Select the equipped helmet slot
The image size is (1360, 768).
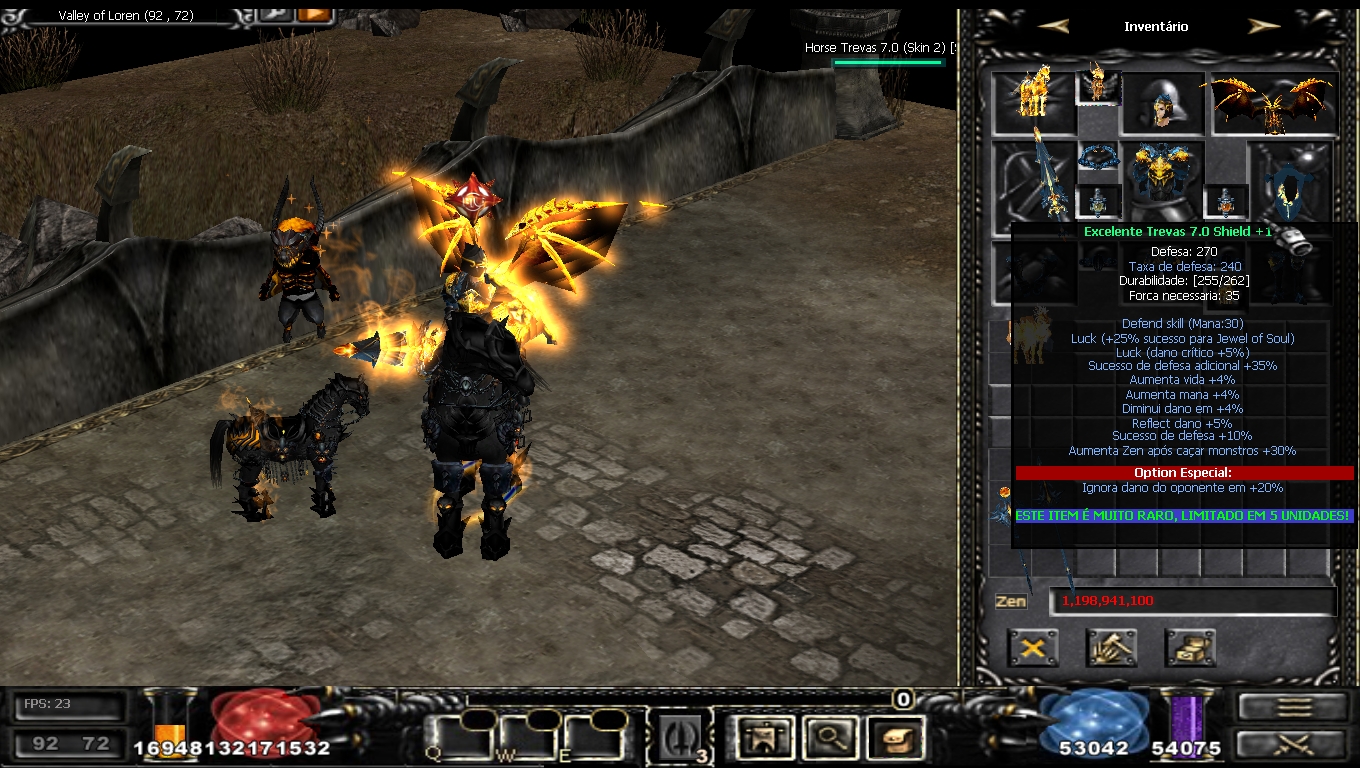(x=1163, y=102)
